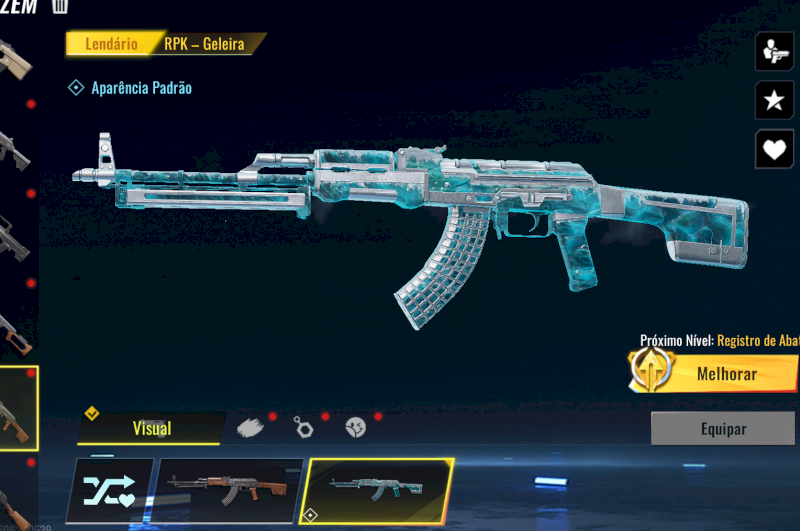Open the brush stroke paint tab

point(250,428)
